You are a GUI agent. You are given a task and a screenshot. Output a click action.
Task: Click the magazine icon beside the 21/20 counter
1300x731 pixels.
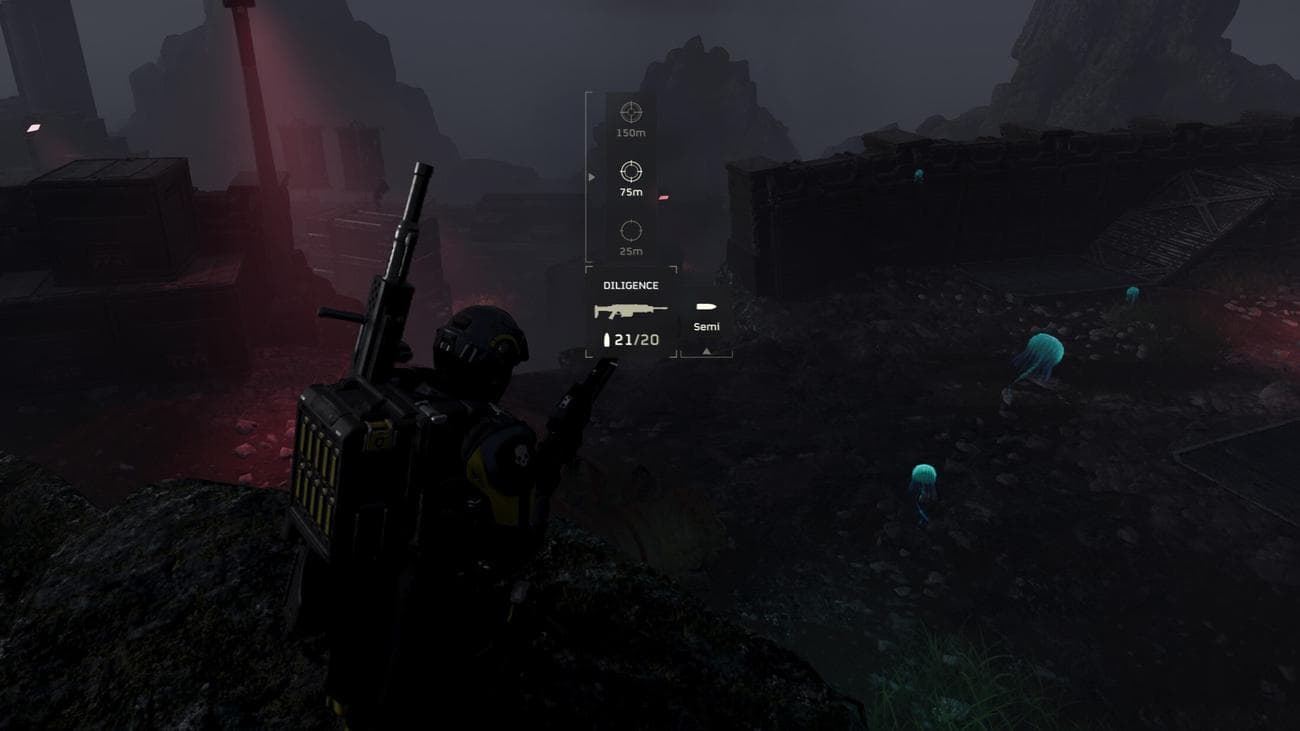point(607,339)
